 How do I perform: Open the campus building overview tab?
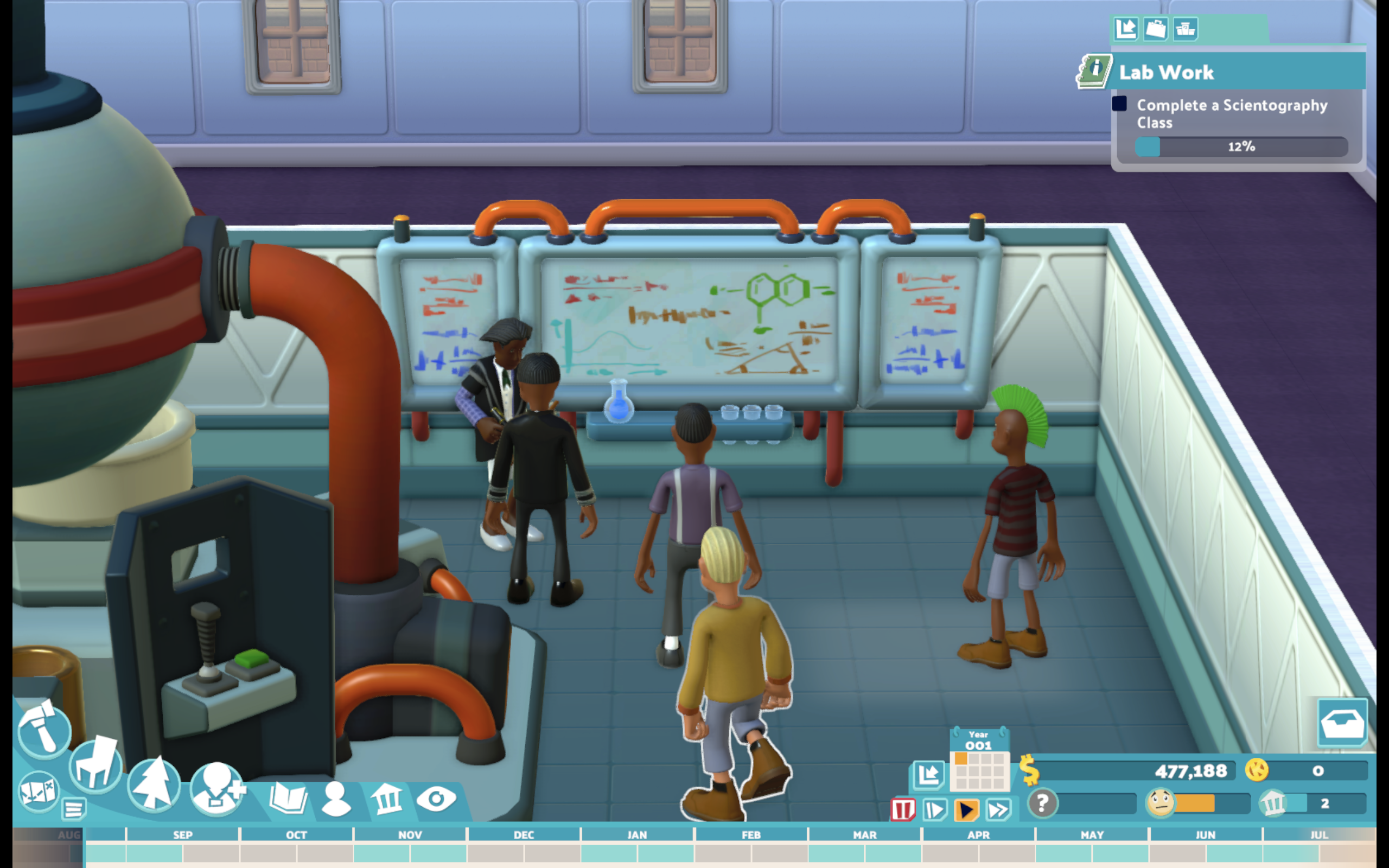pos(387,798)
